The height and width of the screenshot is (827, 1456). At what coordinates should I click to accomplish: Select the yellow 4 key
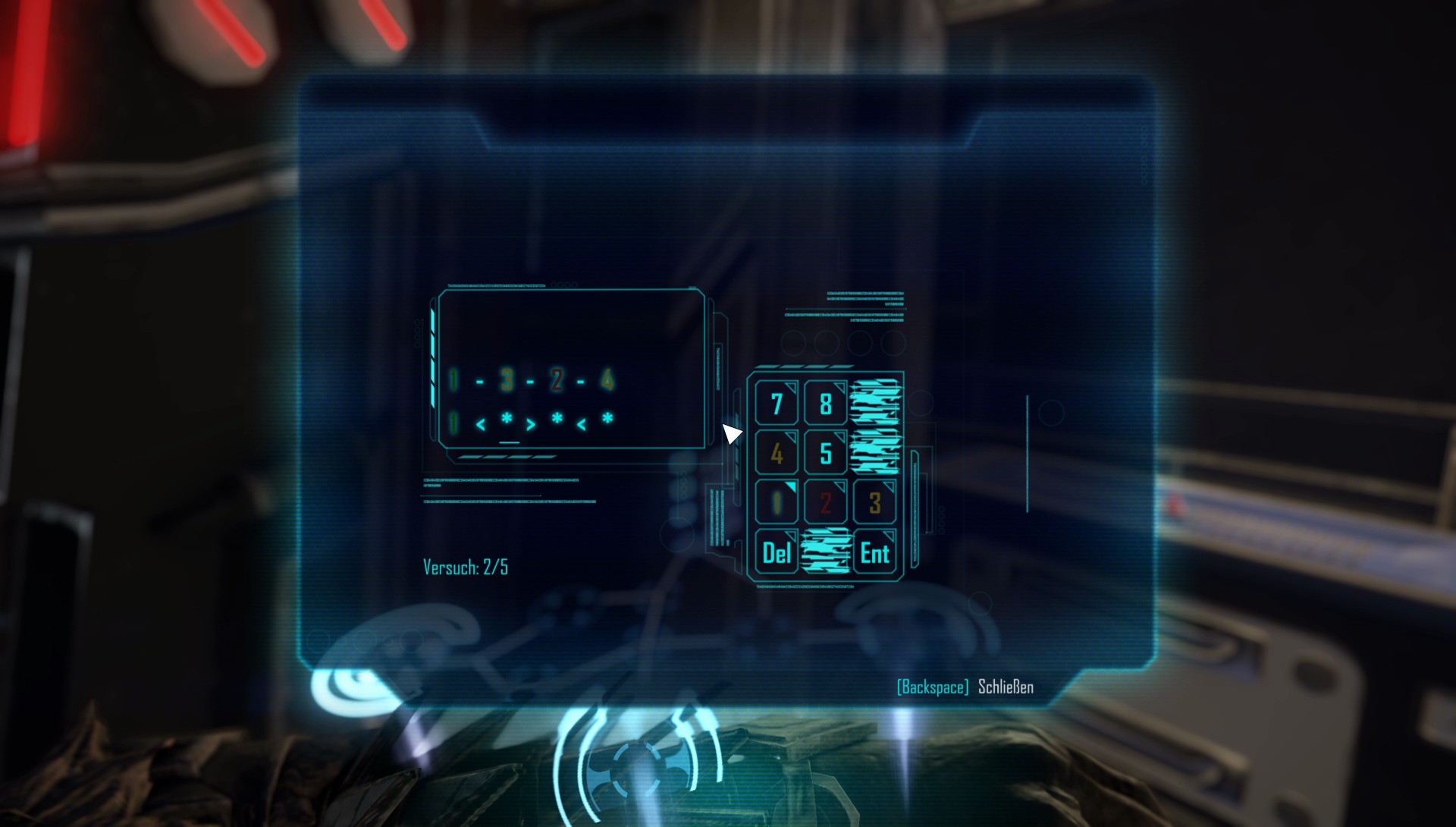(x=777, y=453)
